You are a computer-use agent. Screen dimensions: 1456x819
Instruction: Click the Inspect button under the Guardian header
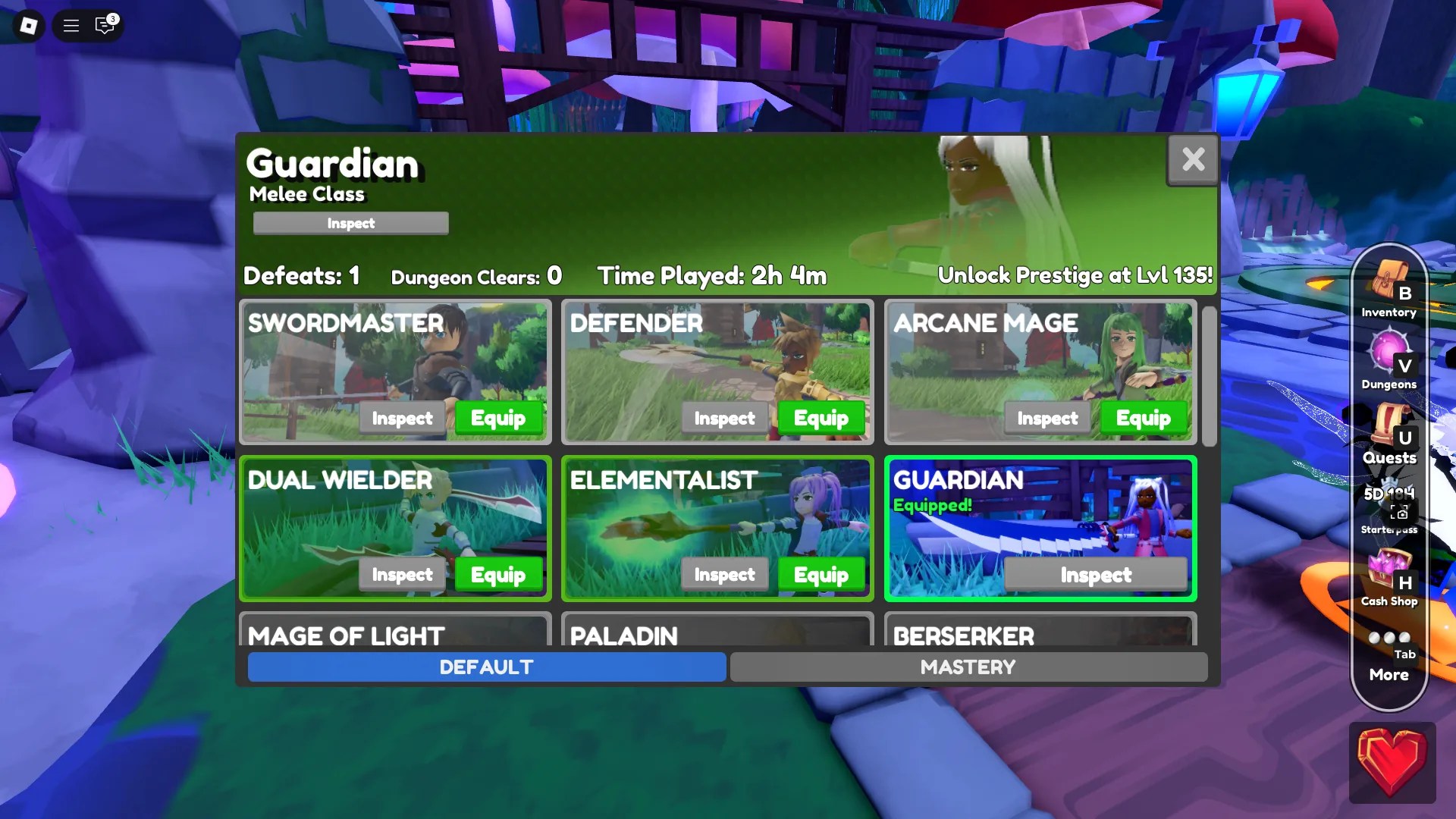(350, 223)
